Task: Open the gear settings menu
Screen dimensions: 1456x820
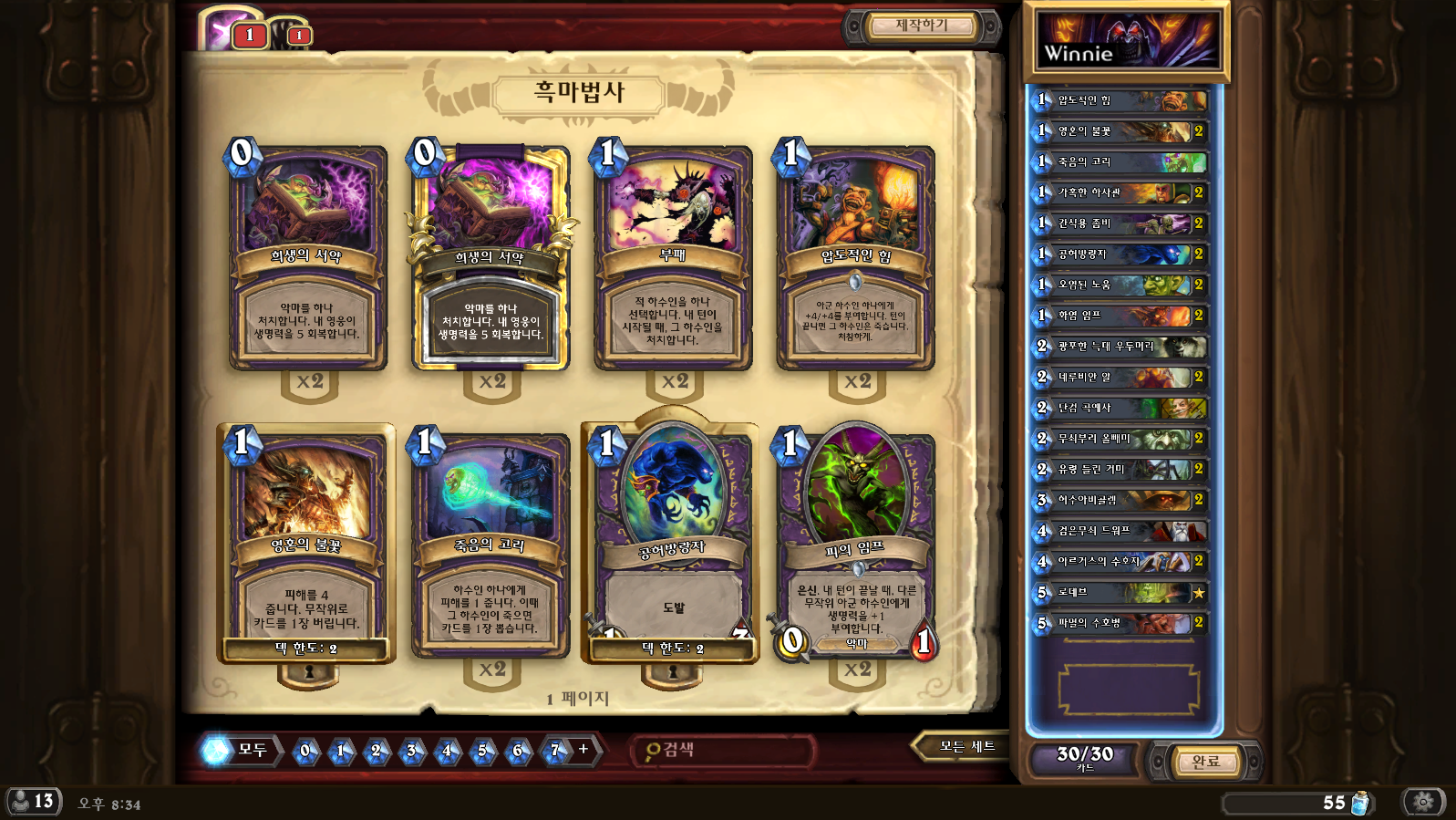Action: [1423, 802]
